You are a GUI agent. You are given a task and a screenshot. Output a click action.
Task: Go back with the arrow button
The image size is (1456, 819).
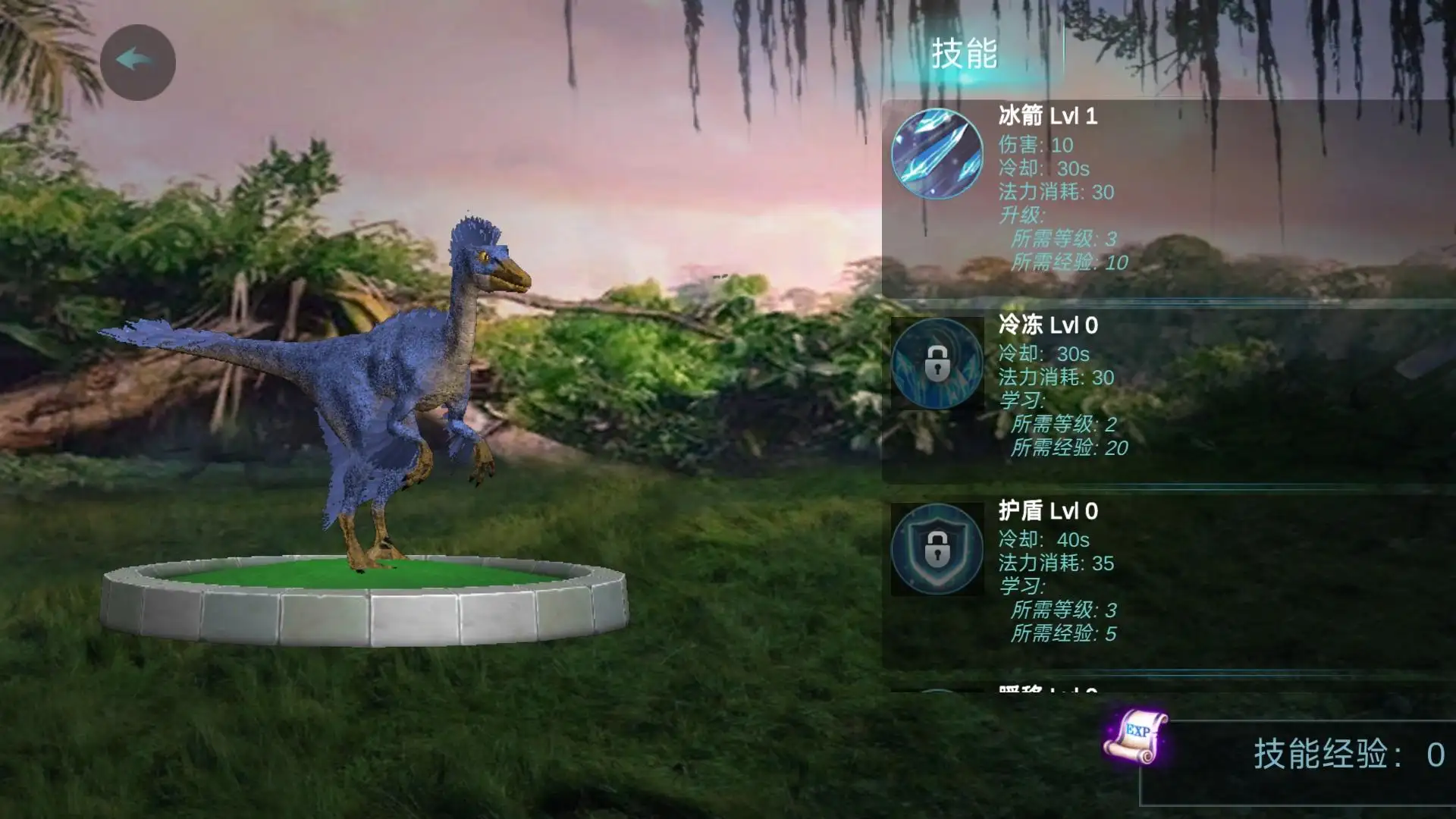[x=137, y=62]
